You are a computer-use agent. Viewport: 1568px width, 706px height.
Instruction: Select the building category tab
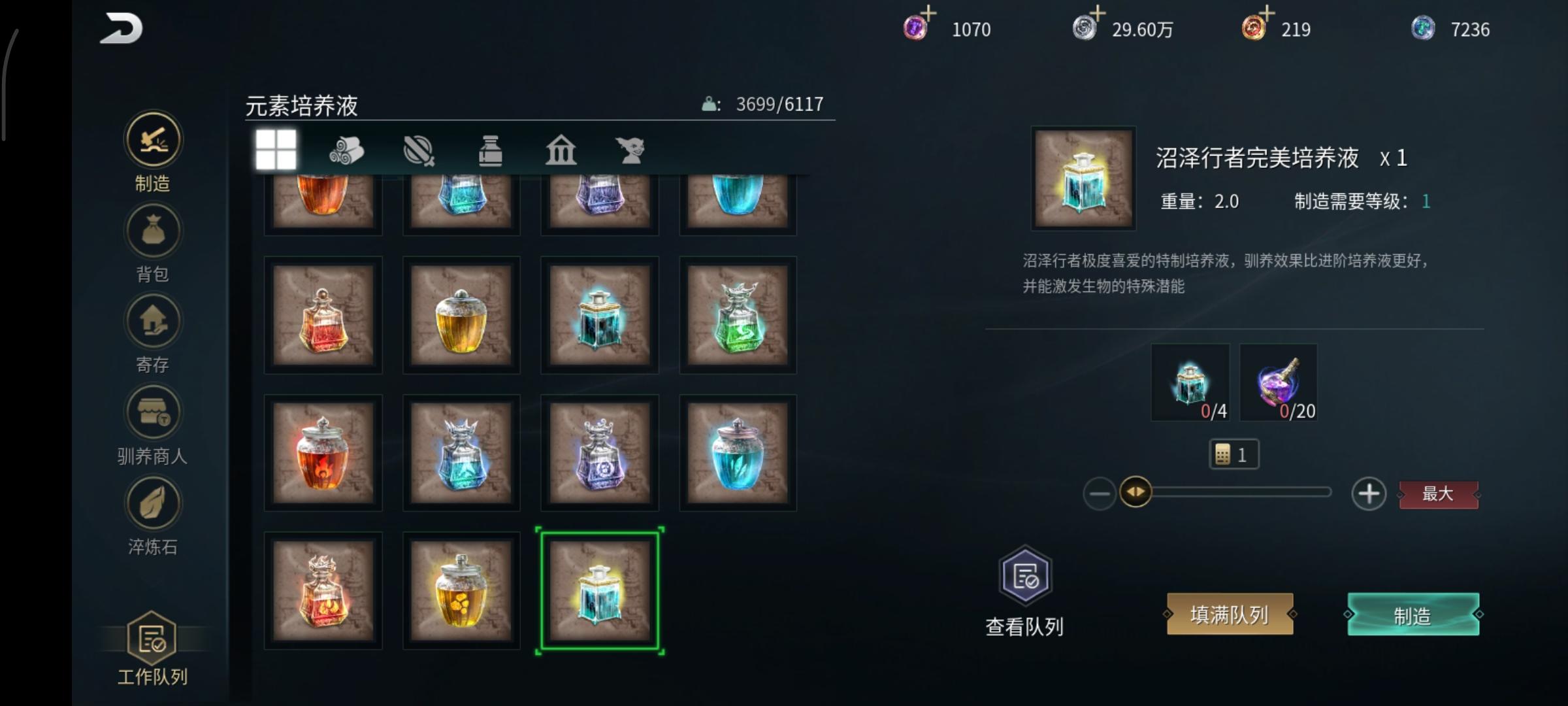(x=561, y=150)
